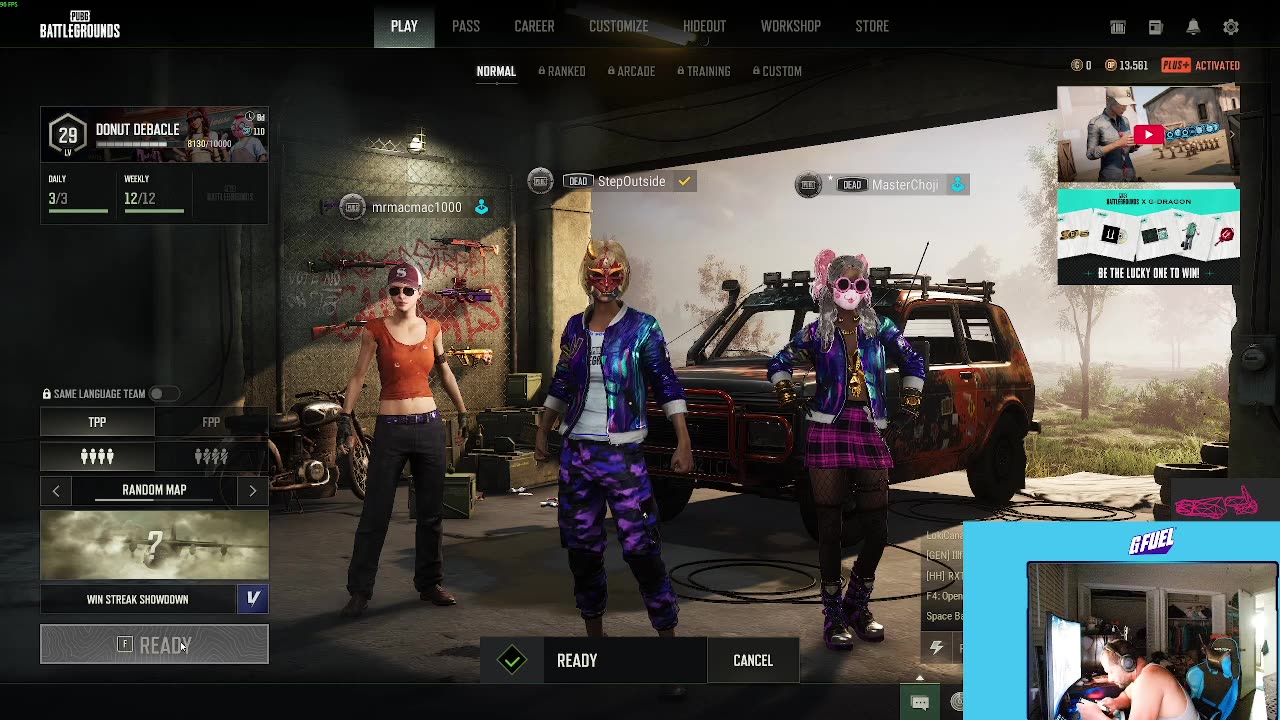The image size is (1280, 720).
Task: Select the Ranked game mode
Action: coord(562,71)
